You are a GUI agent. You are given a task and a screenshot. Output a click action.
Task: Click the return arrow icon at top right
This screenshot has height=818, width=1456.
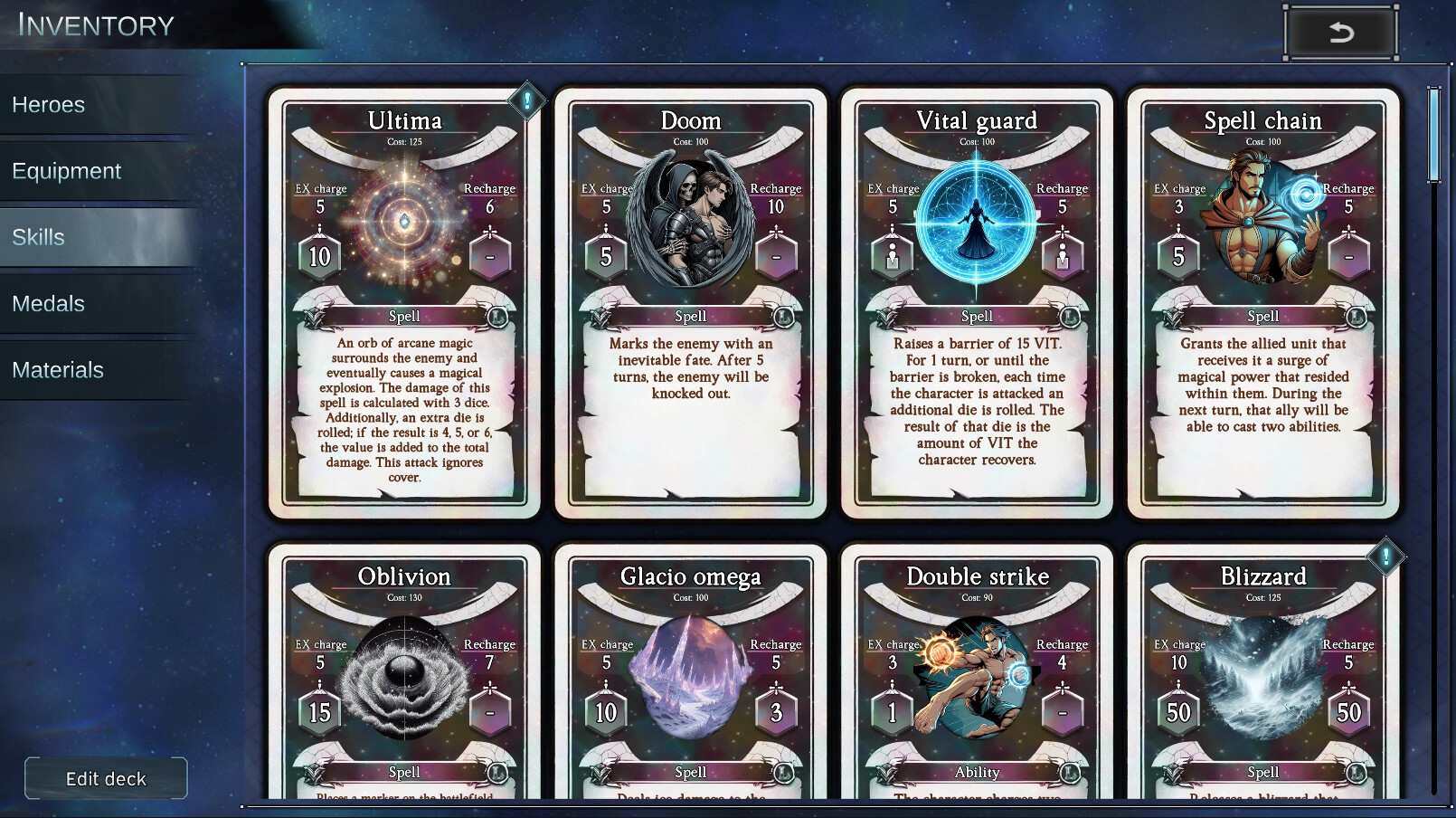click(1340, 31)
